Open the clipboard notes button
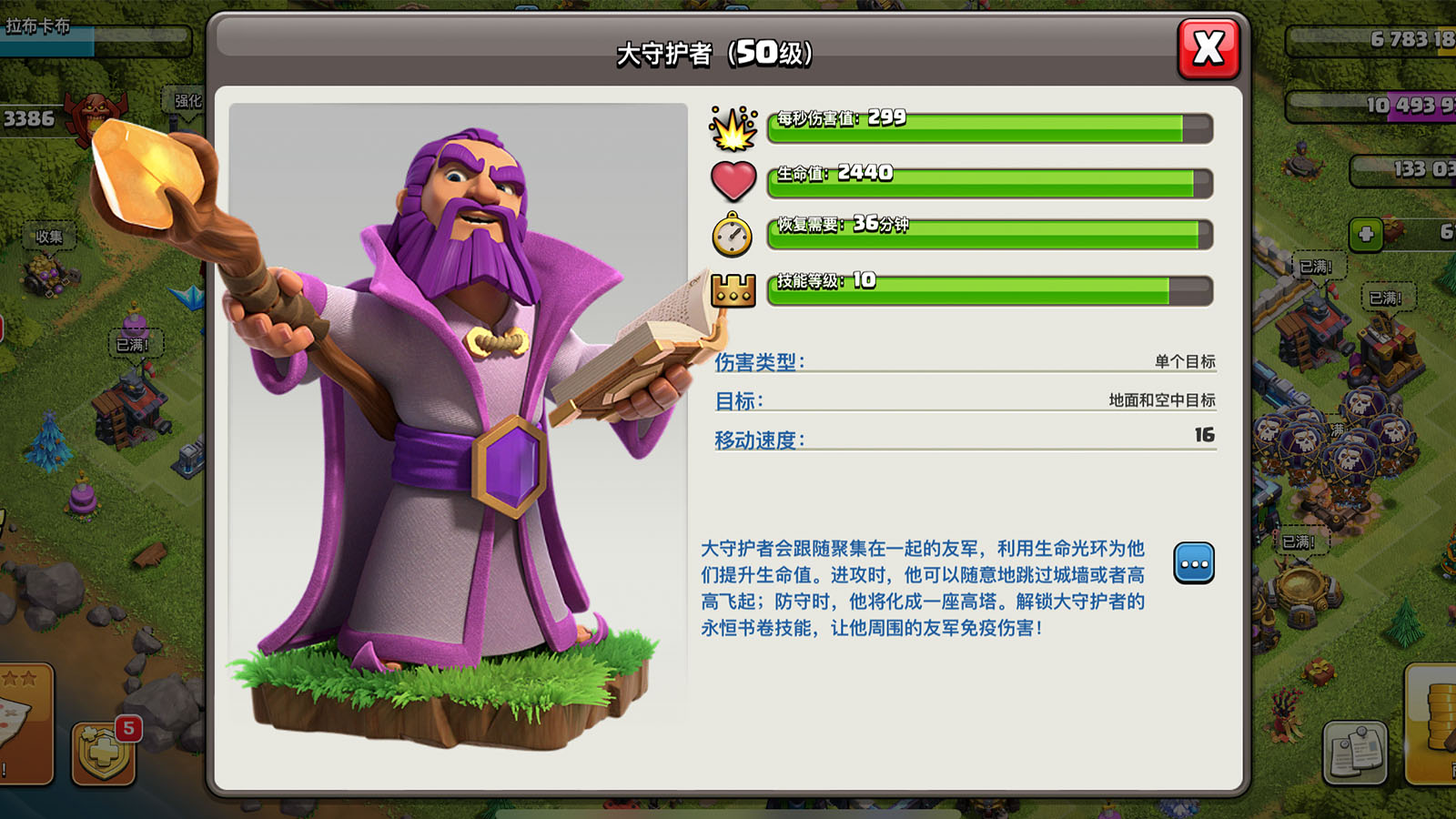The width and height of the screenshot is (1456, 819). (1355, 752)
